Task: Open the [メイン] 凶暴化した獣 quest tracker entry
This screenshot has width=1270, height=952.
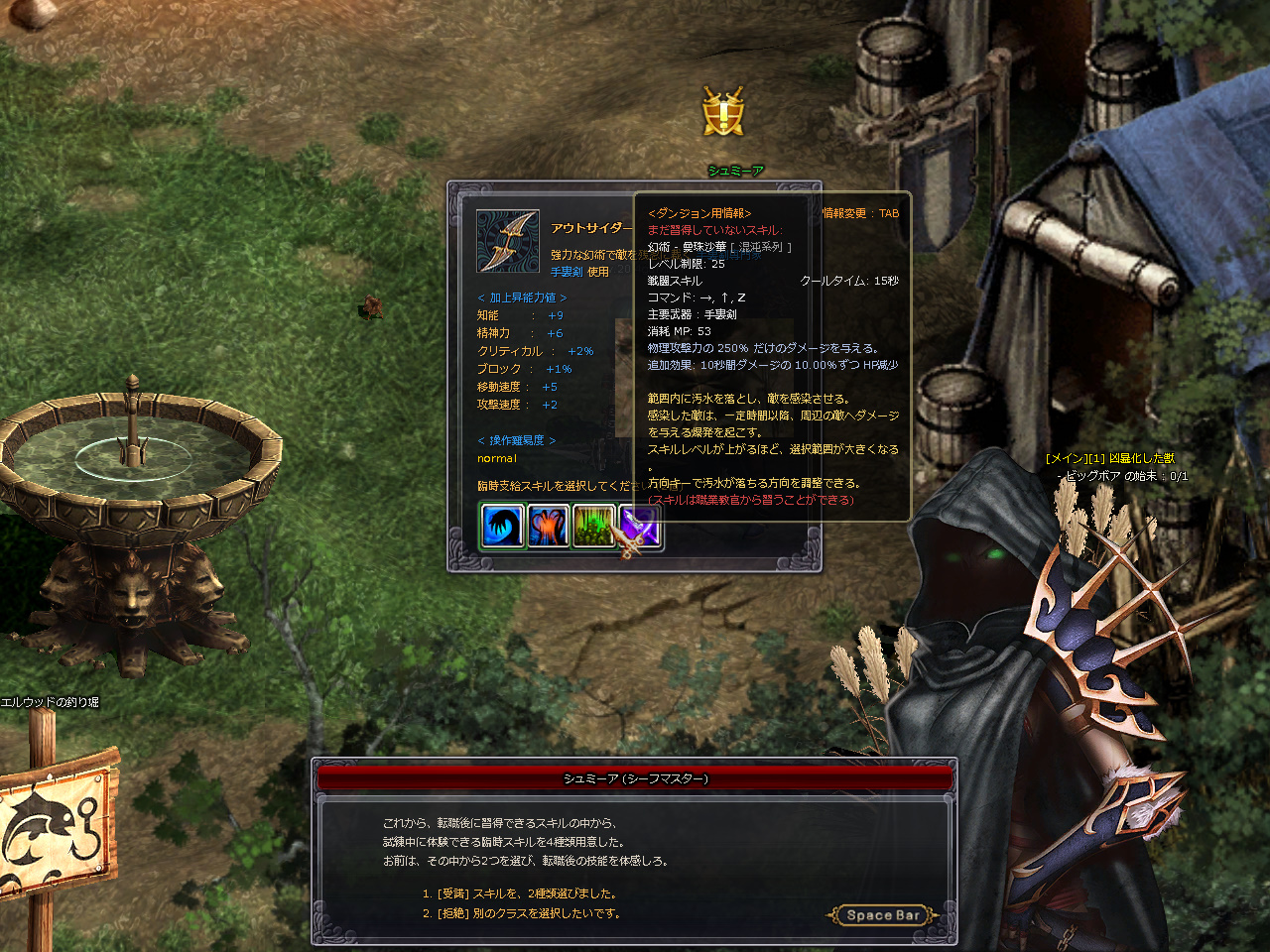Action: [1109, 458]
